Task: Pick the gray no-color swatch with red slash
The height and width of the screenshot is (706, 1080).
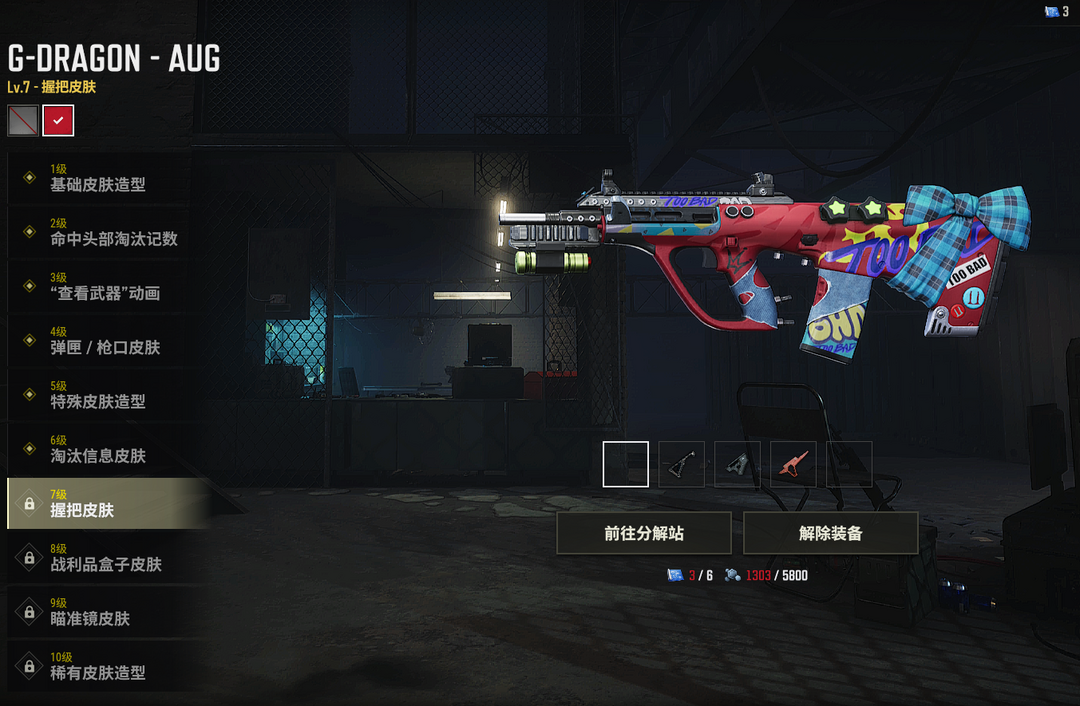Action: pyautogui.click(x=23, y=120)
